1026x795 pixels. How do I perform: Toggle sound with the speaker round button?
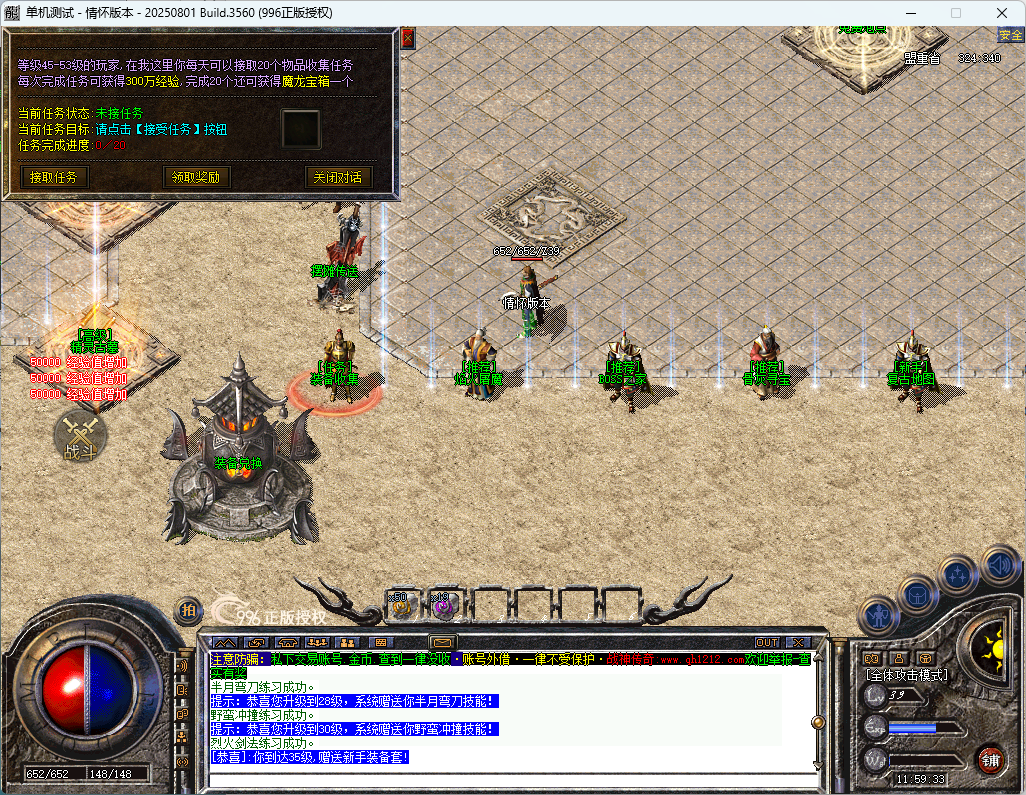pyautogui.click(x=1000, y=564)
